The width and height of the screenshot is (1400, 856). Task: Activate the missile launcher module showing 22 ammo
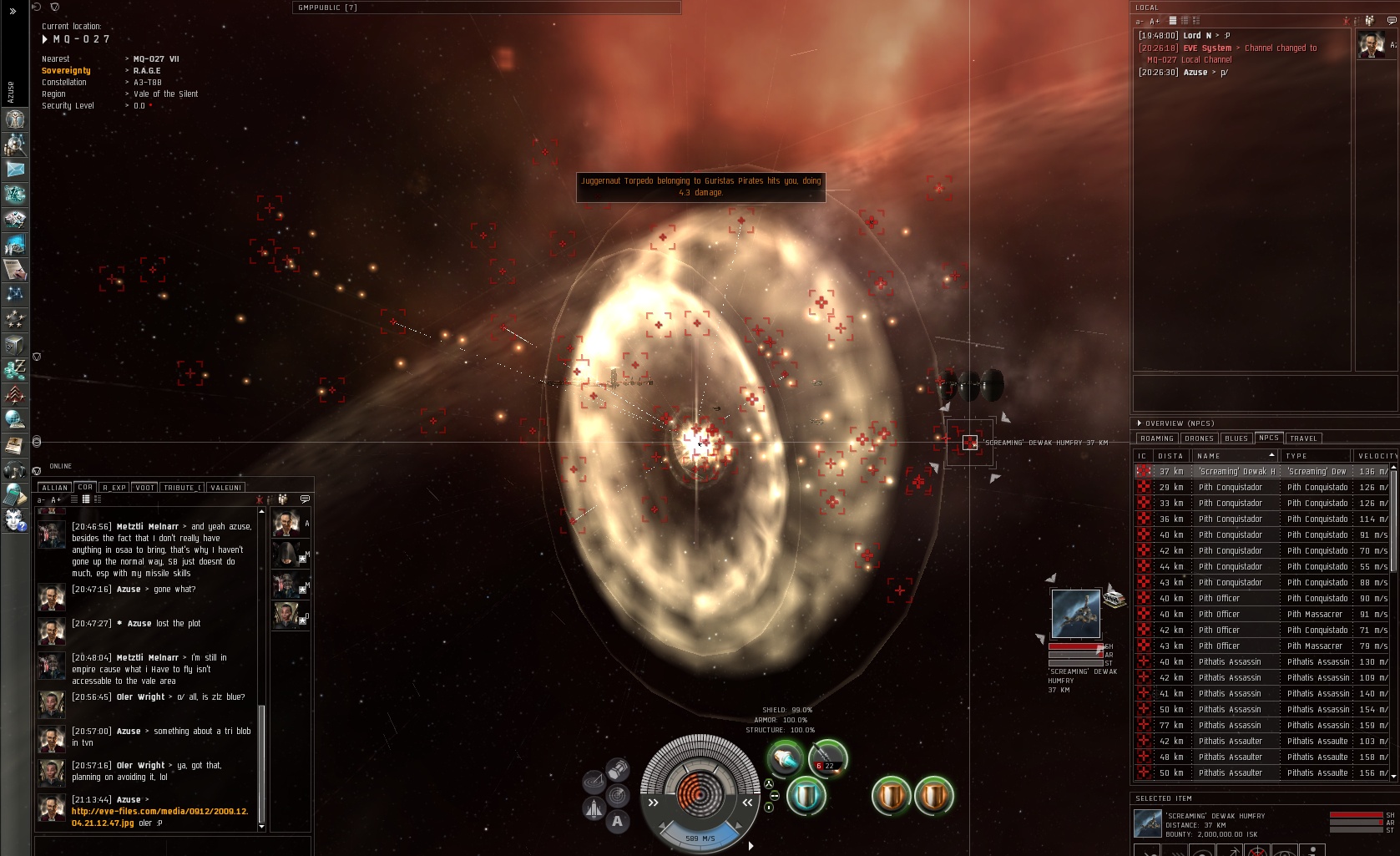pos(827,759)
